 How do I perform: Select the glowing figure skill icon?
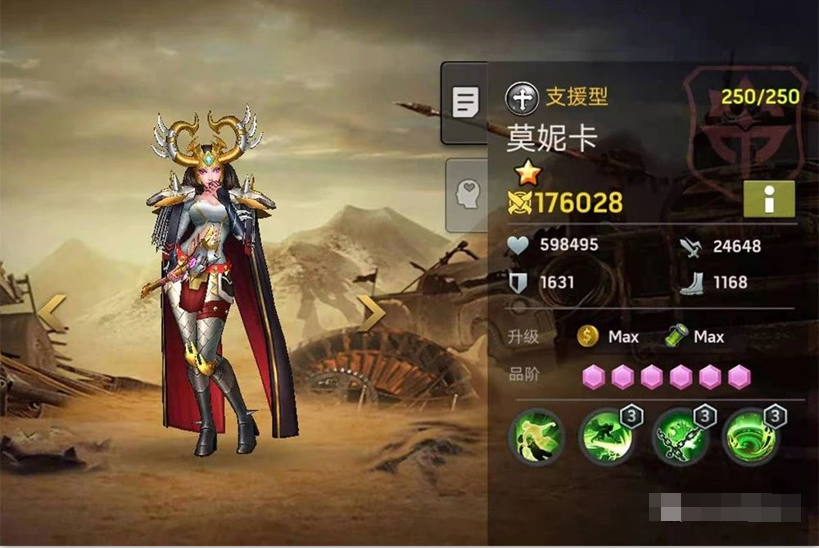point(535,437)
